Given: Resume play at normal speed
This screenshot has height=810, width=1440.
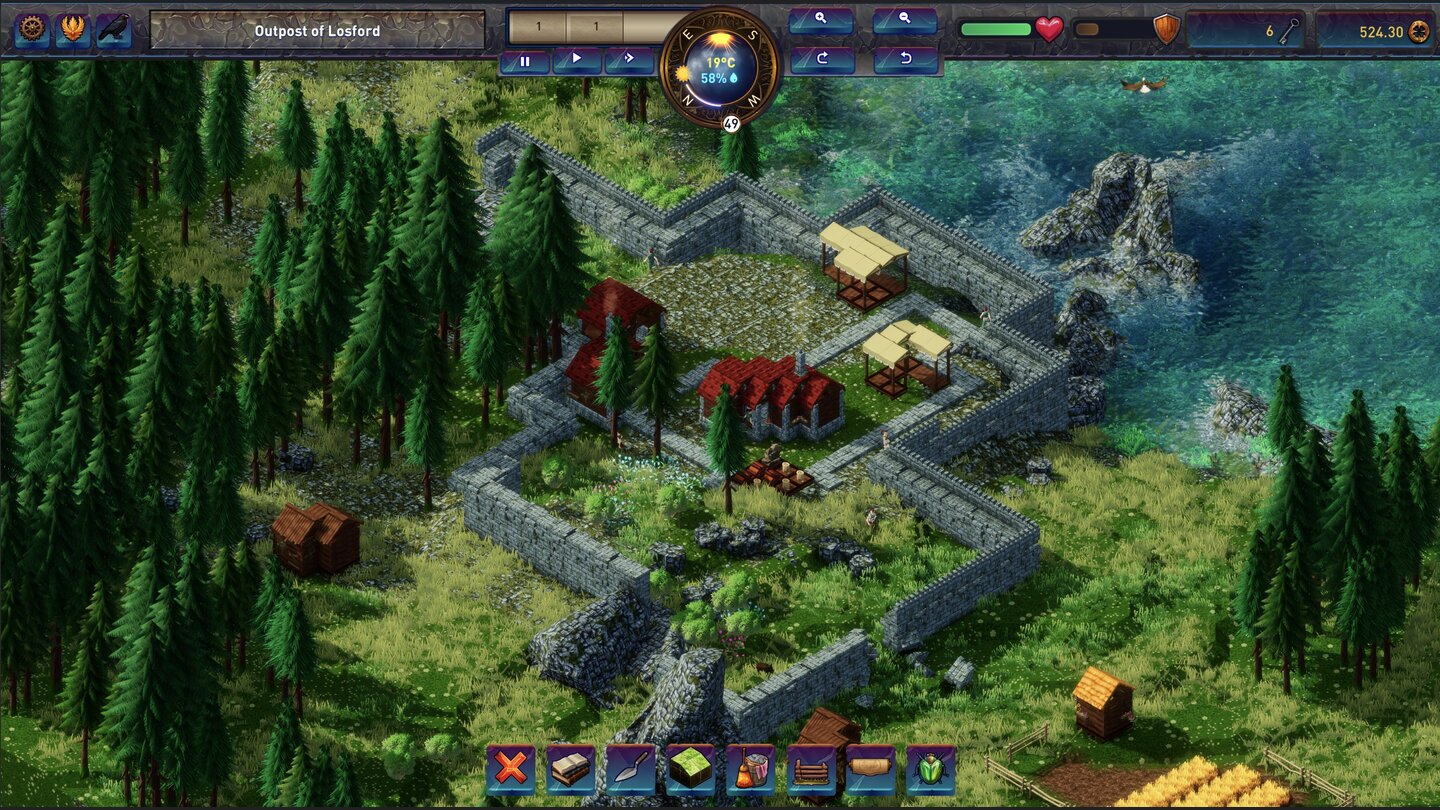Looking at the screenshot, I should point(578,60).
